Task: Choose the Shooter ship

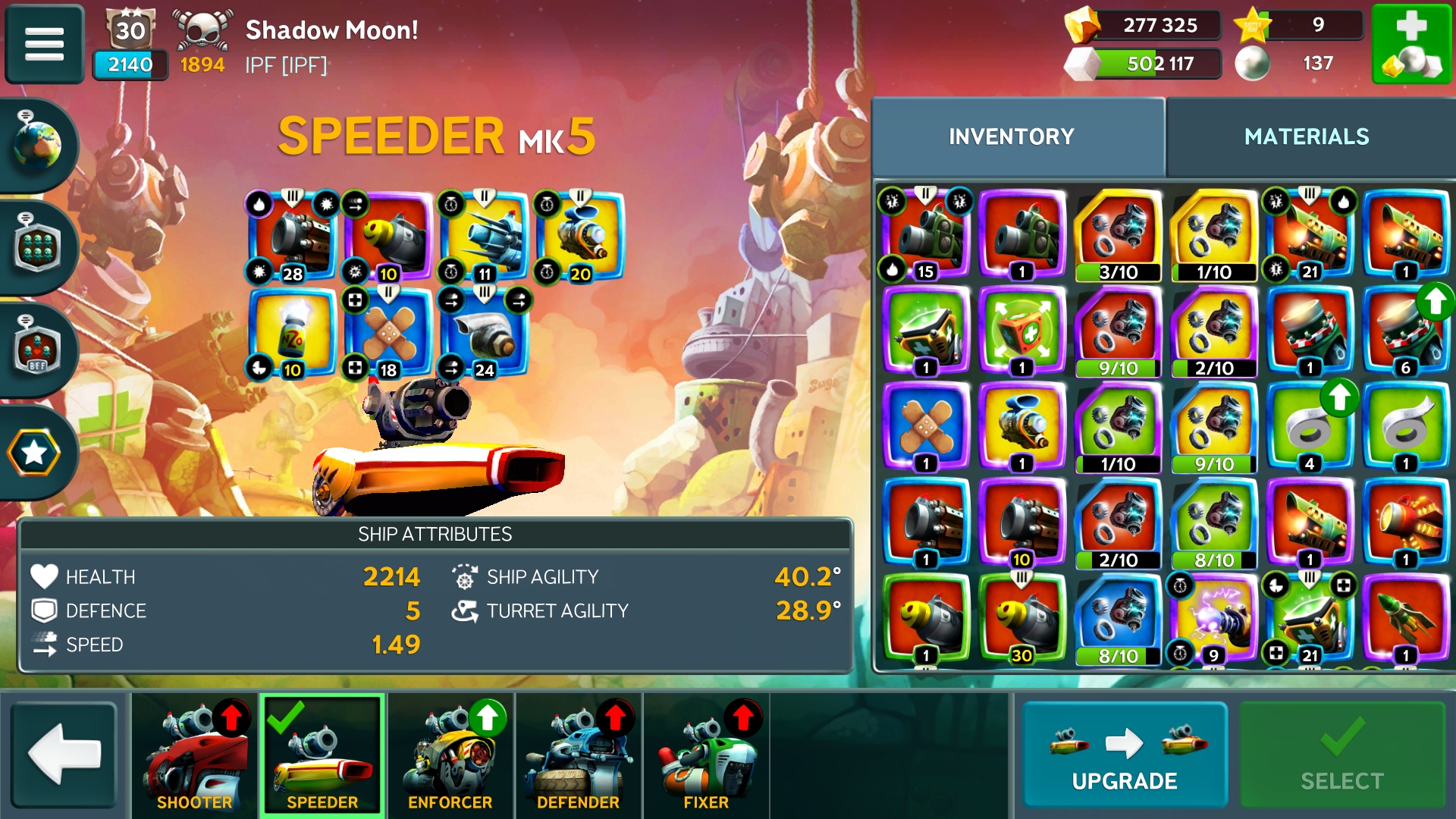Action: click(195, 755)
